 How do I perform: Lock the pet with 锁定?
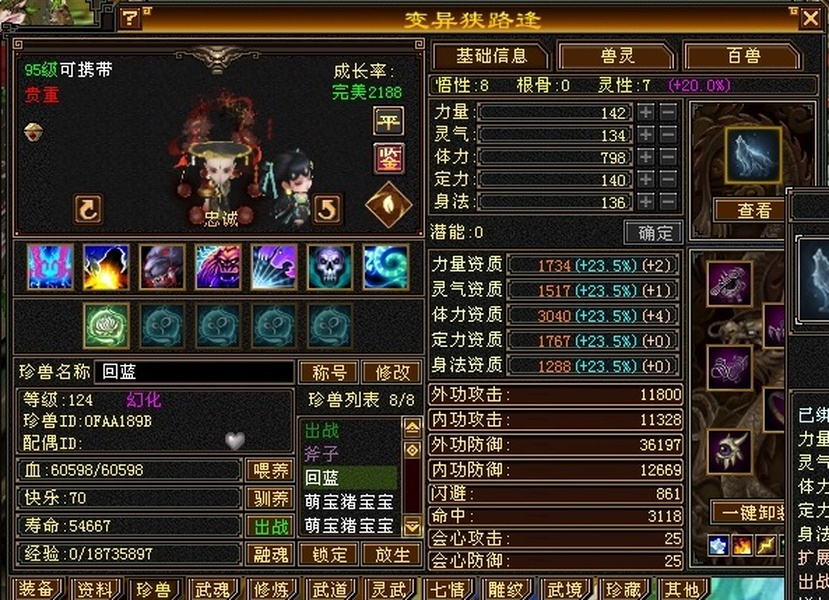click(x=329, y=554)
